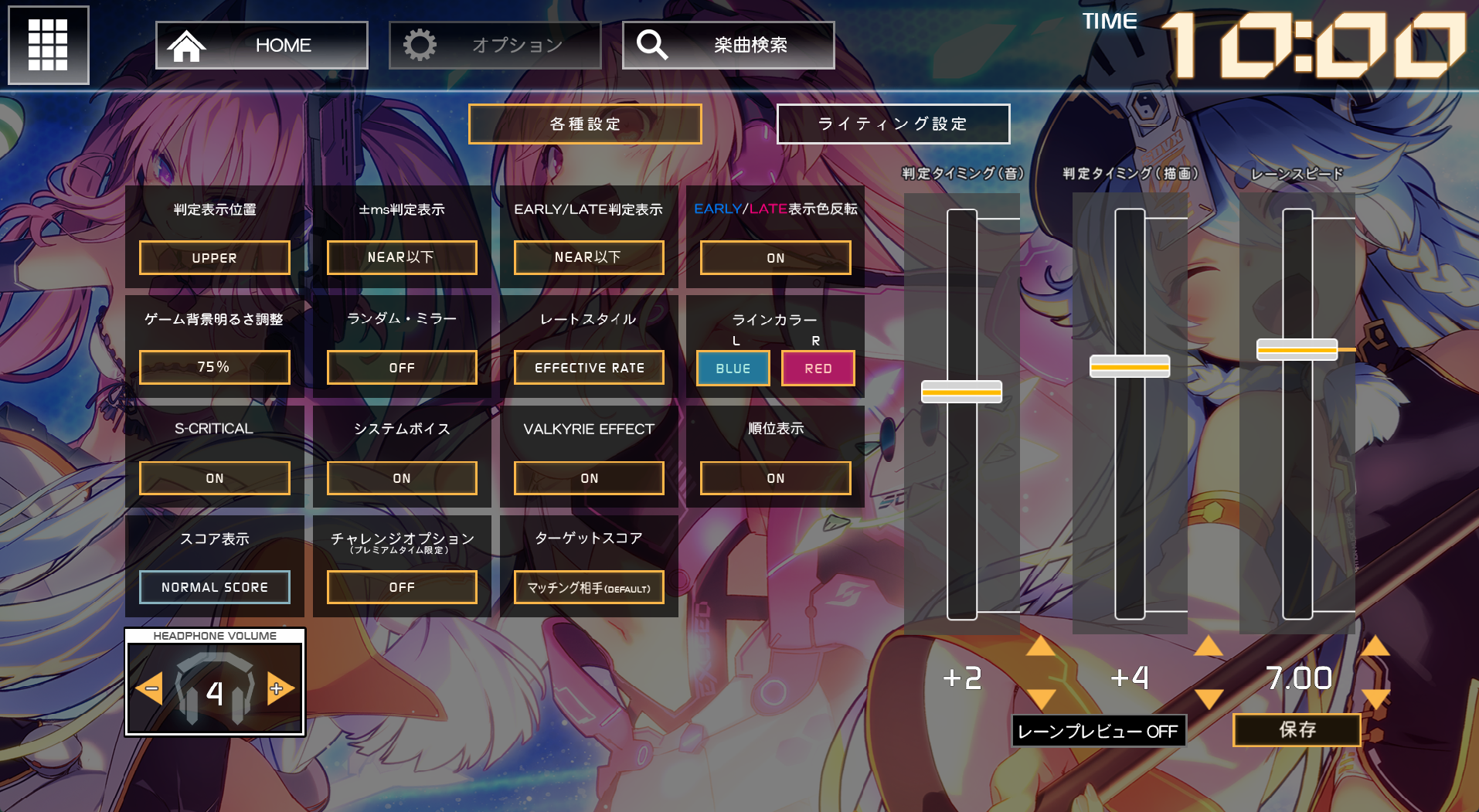Turn on ランダム・ミラー option
The image size is (1479, 812).
[401, 367]
